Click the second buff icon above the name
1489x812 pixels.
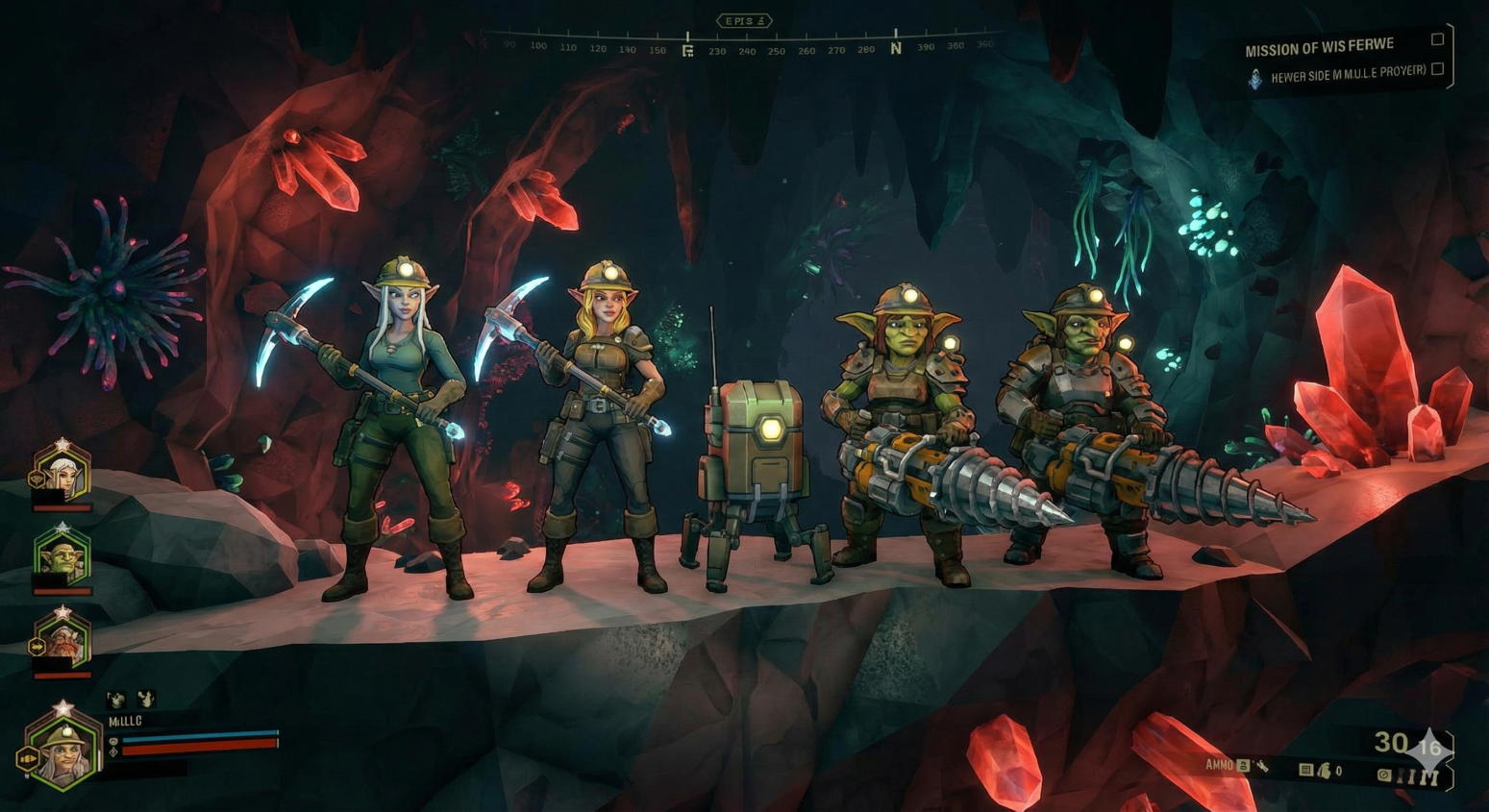click(146, 699)
